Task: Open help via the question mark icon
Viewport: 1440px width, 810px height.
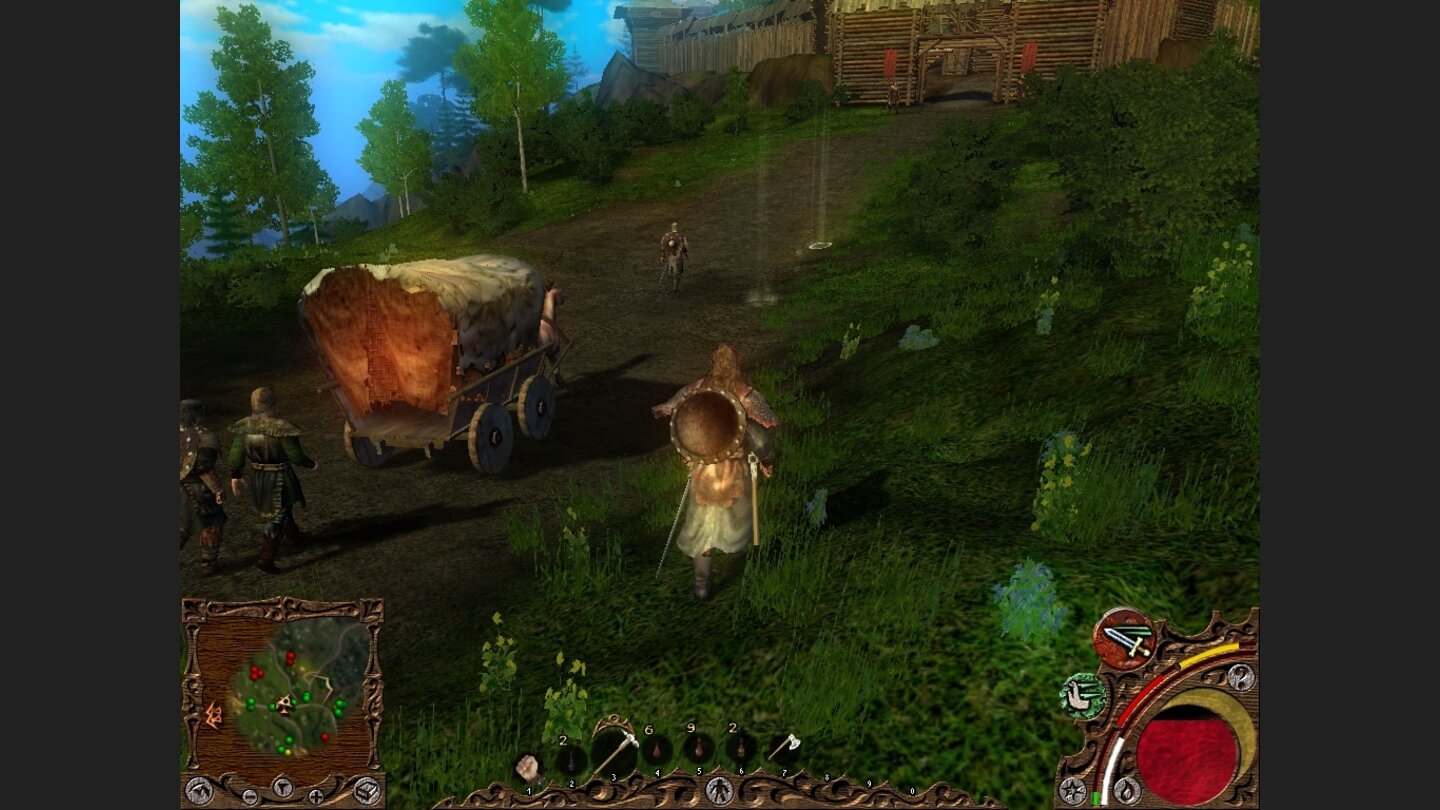Action: pos(1241,678)
